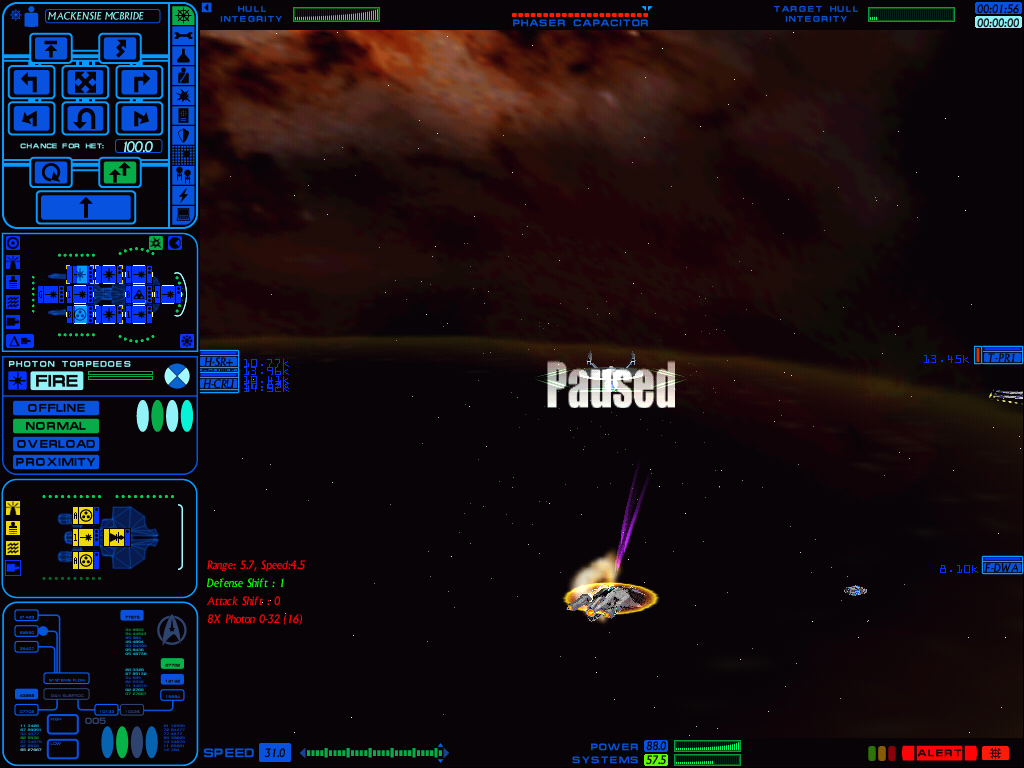Toggle the green double-arrow follow button
1024x768 pixels.
point(119,172)
